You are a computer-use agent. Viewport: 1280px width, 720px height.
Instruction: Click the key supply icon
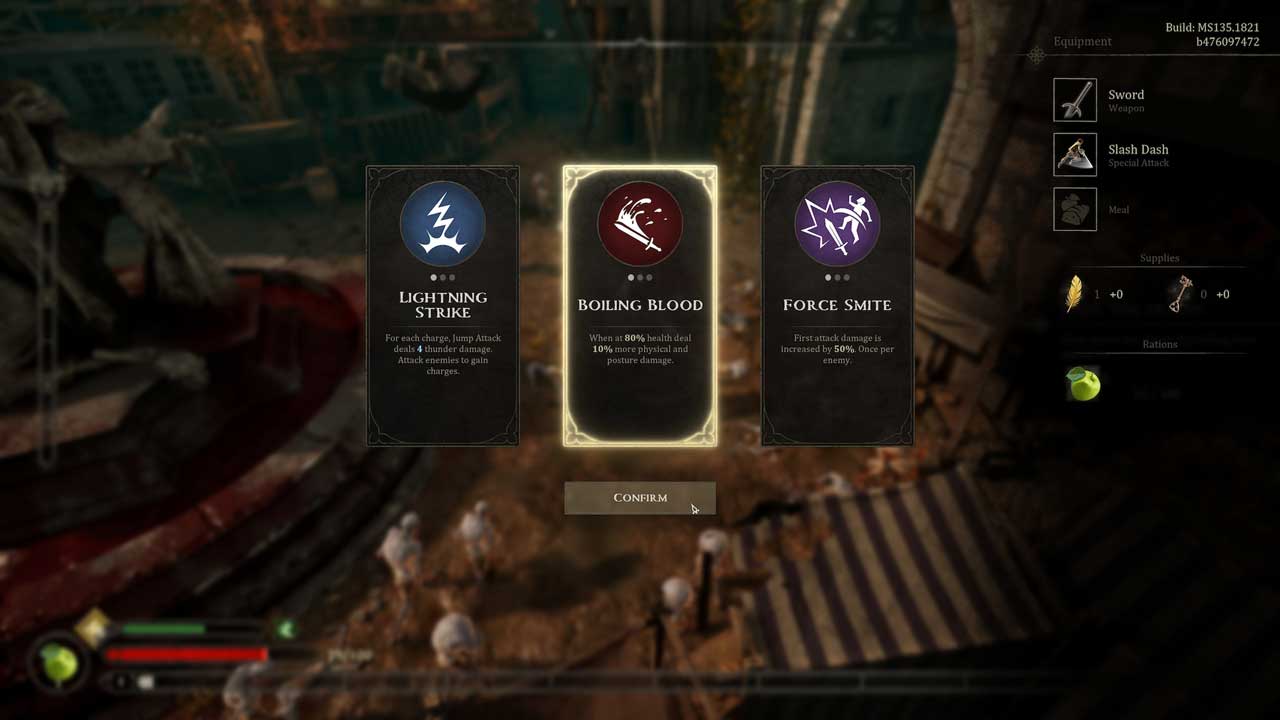(1181, 294)
